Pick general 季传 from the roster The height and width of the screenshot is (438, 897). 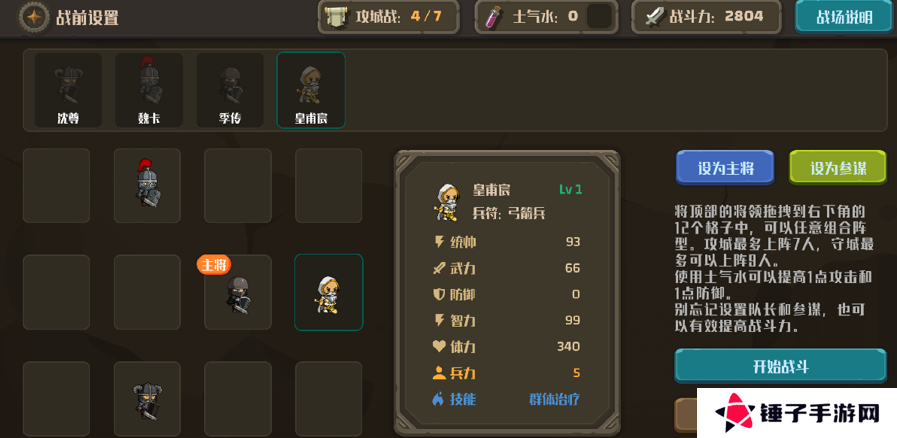230,90
